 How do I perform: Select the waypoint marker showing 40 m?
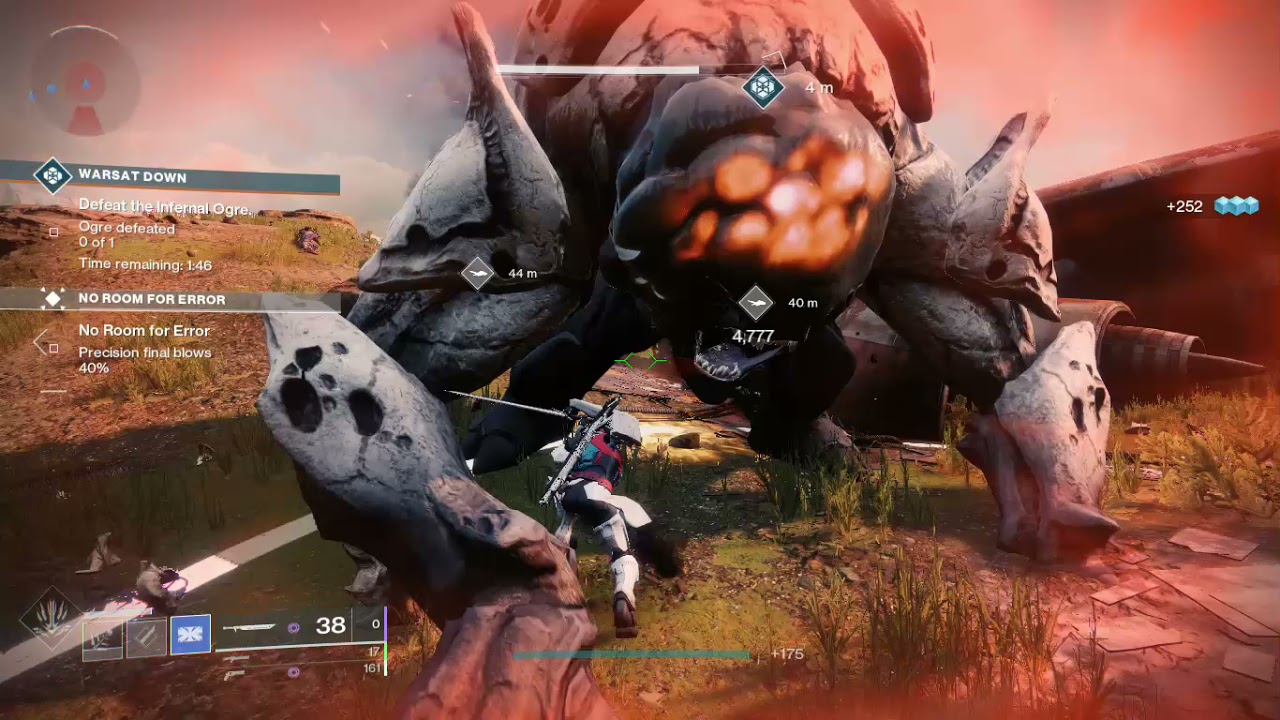(x=756, y=302)
